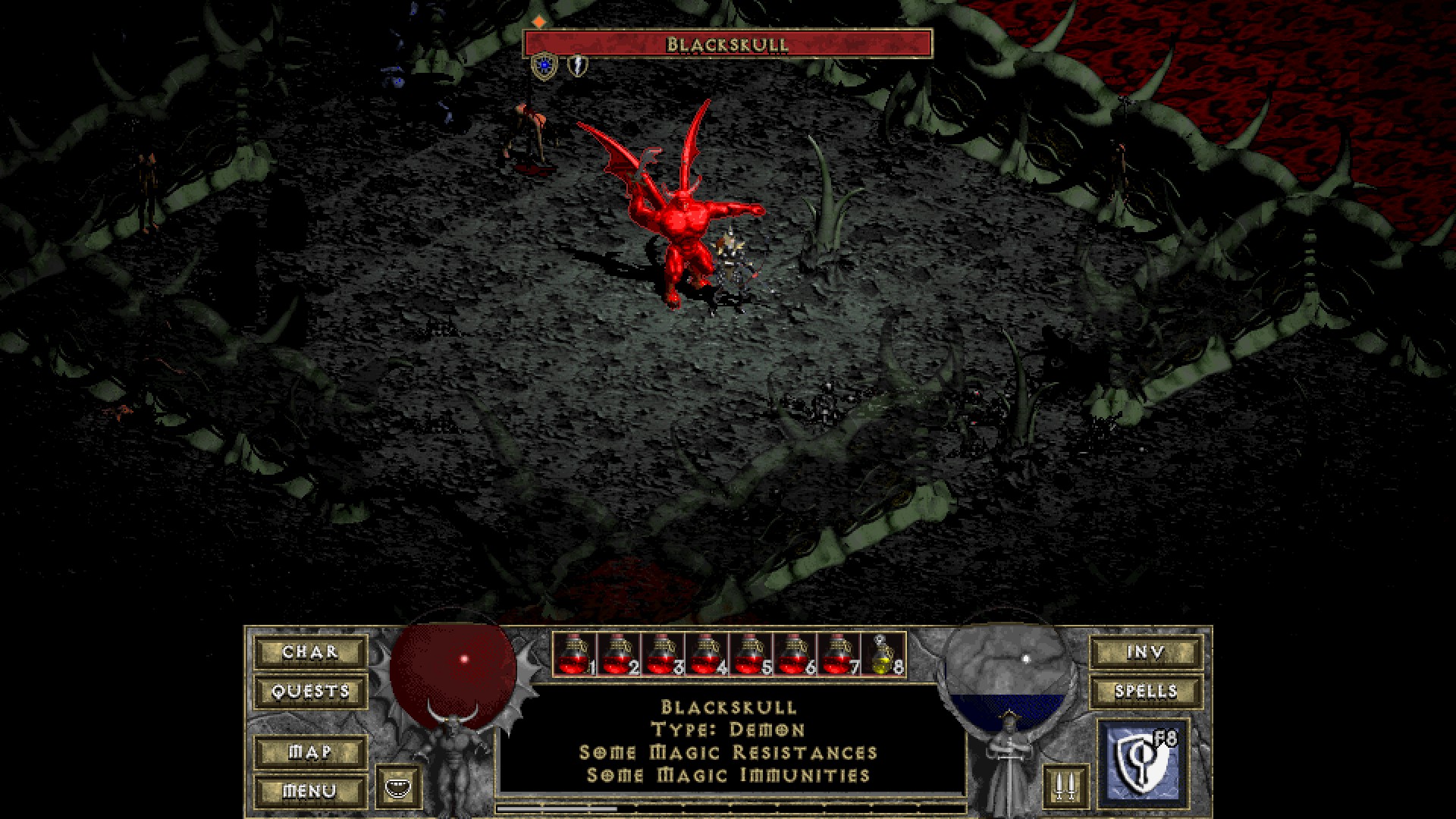Toggle the crossed swords player attack button
The image size is (1456, 819).
[1065, 788]
